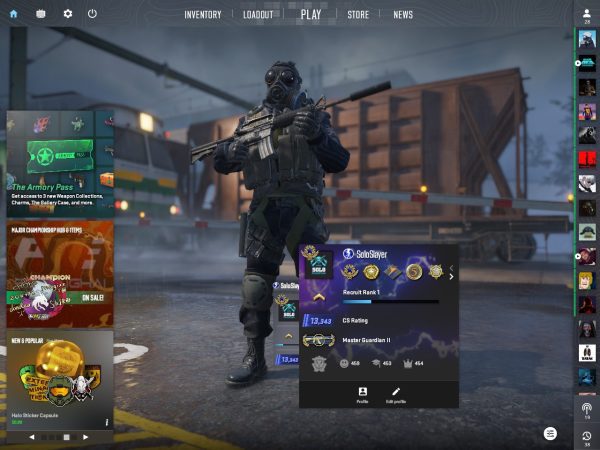
Task: Show recent teammates history icon
Action: [587, 436]
